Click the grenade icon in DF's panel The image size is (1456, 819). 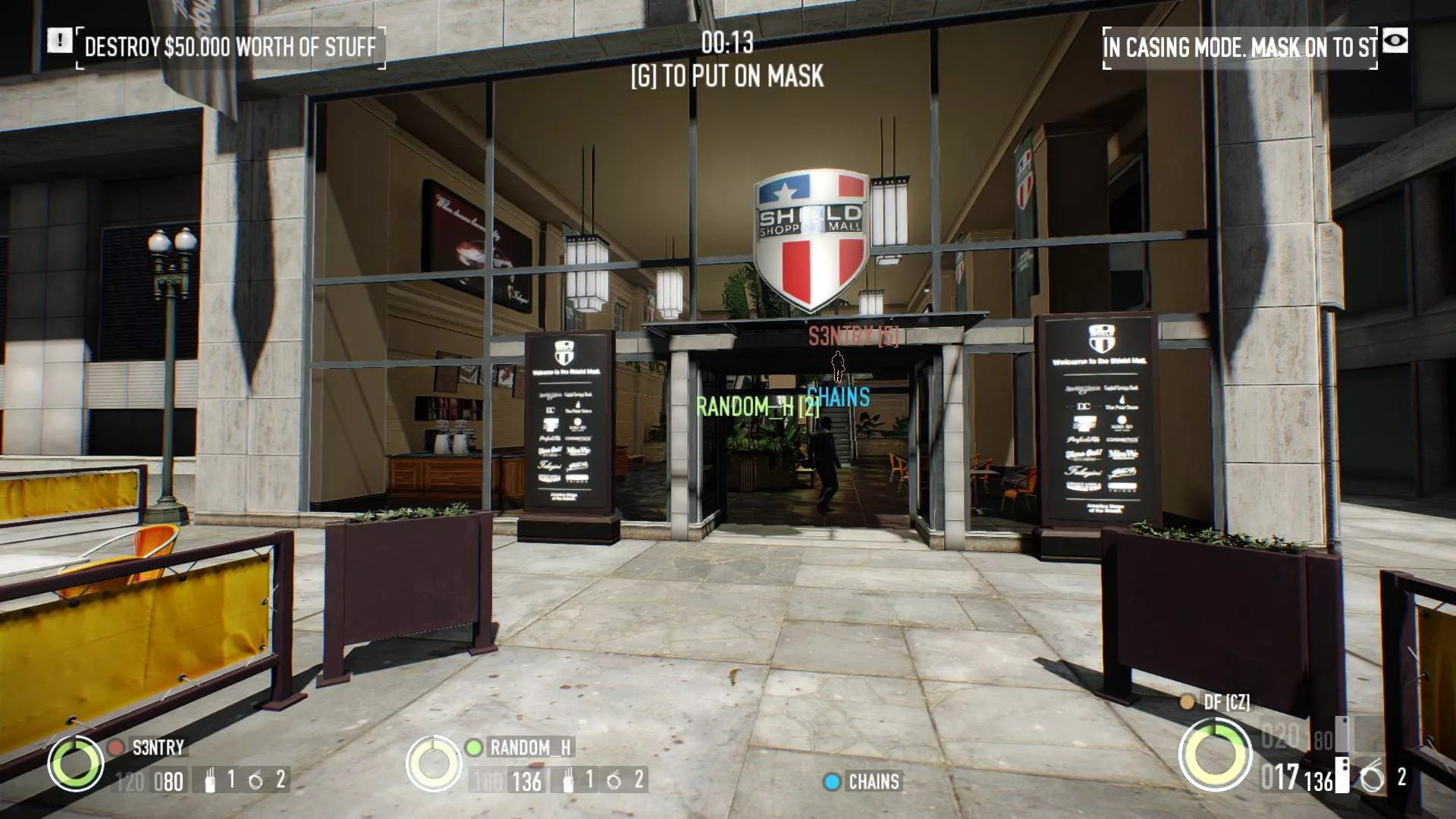coord(1371,779)
